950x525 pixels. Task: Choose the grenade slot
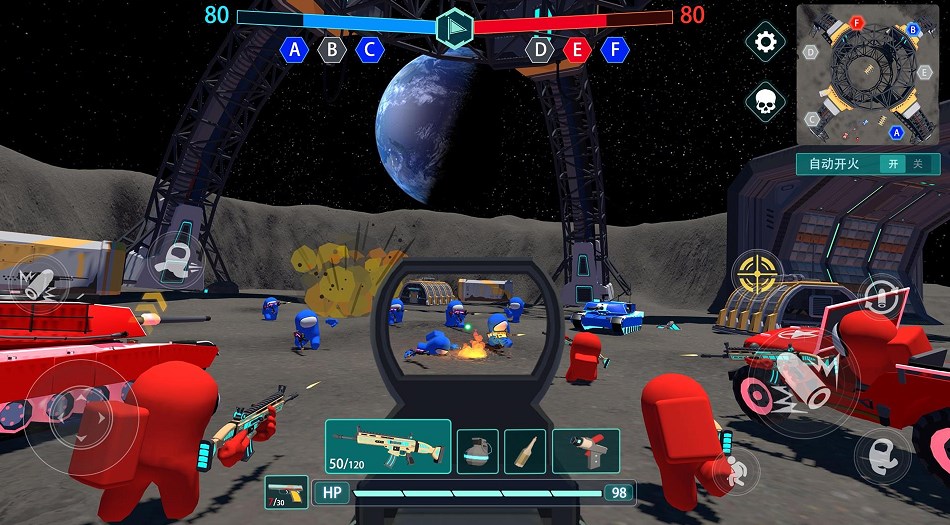click(x=478, y=451)
